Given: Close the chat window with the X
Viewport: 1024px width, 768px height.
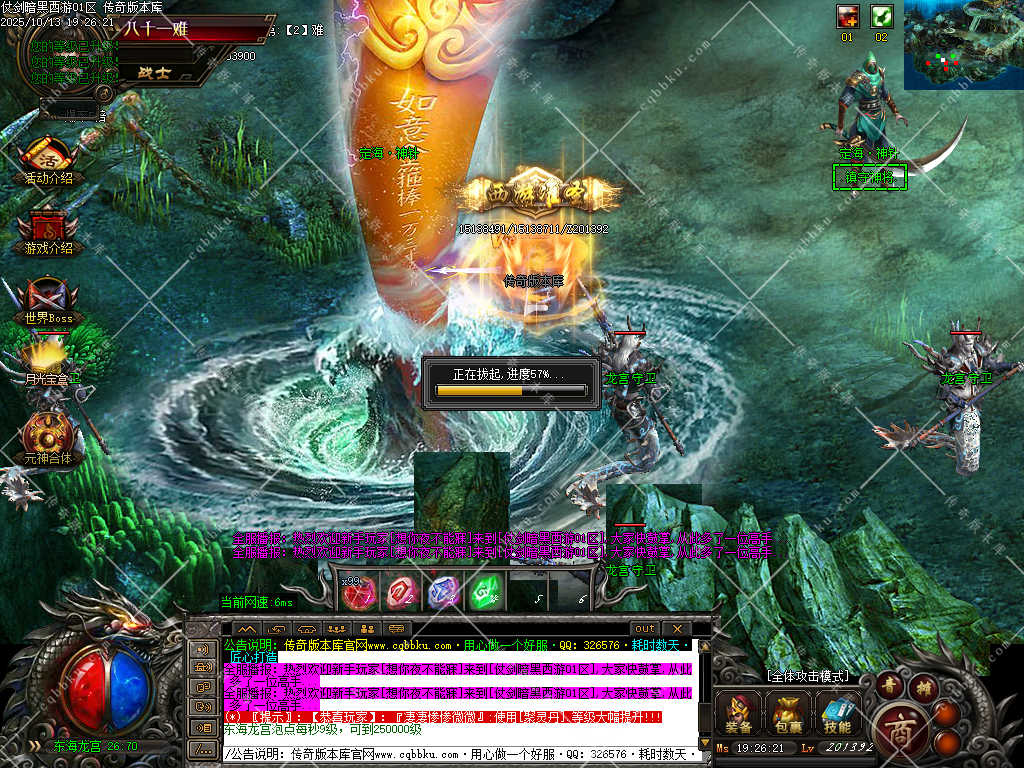Looking at the screenshot, I should (x=675, y=629).
